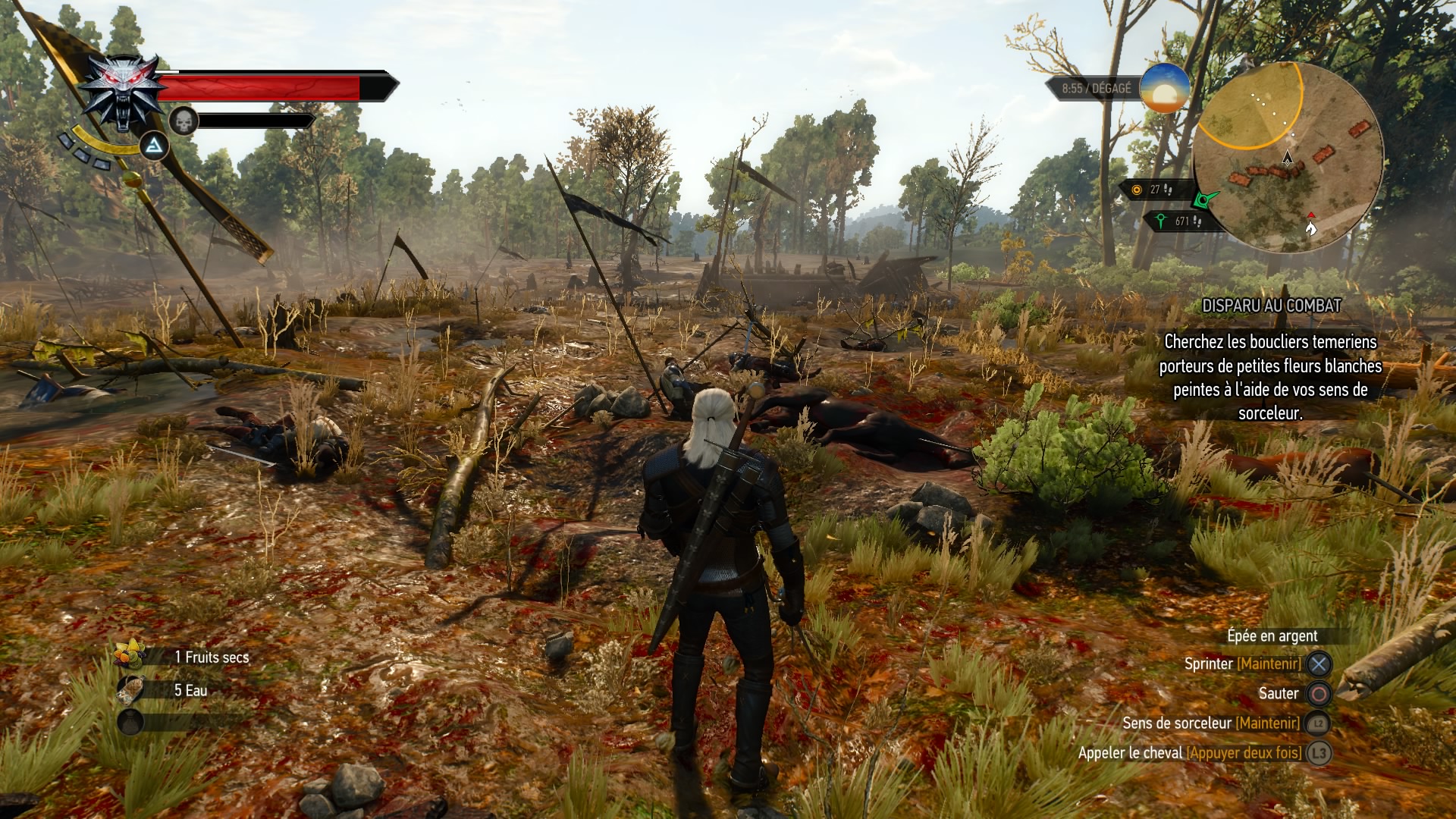Click the sun weather icon
The image size is (1456, 819).
[x=1164, y=88]
